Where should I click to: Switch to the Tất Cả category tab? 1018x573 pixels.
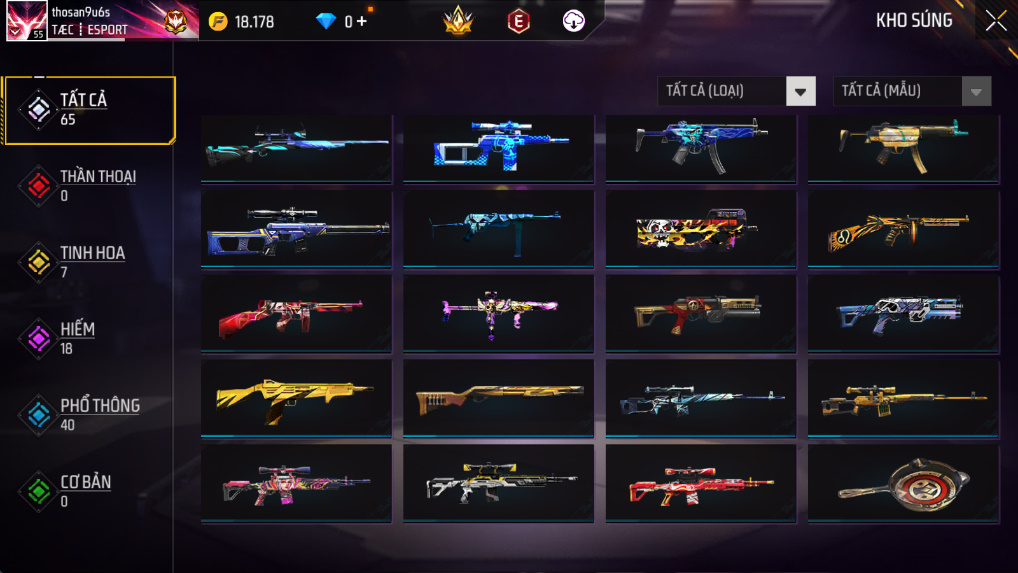pos(89,109)
